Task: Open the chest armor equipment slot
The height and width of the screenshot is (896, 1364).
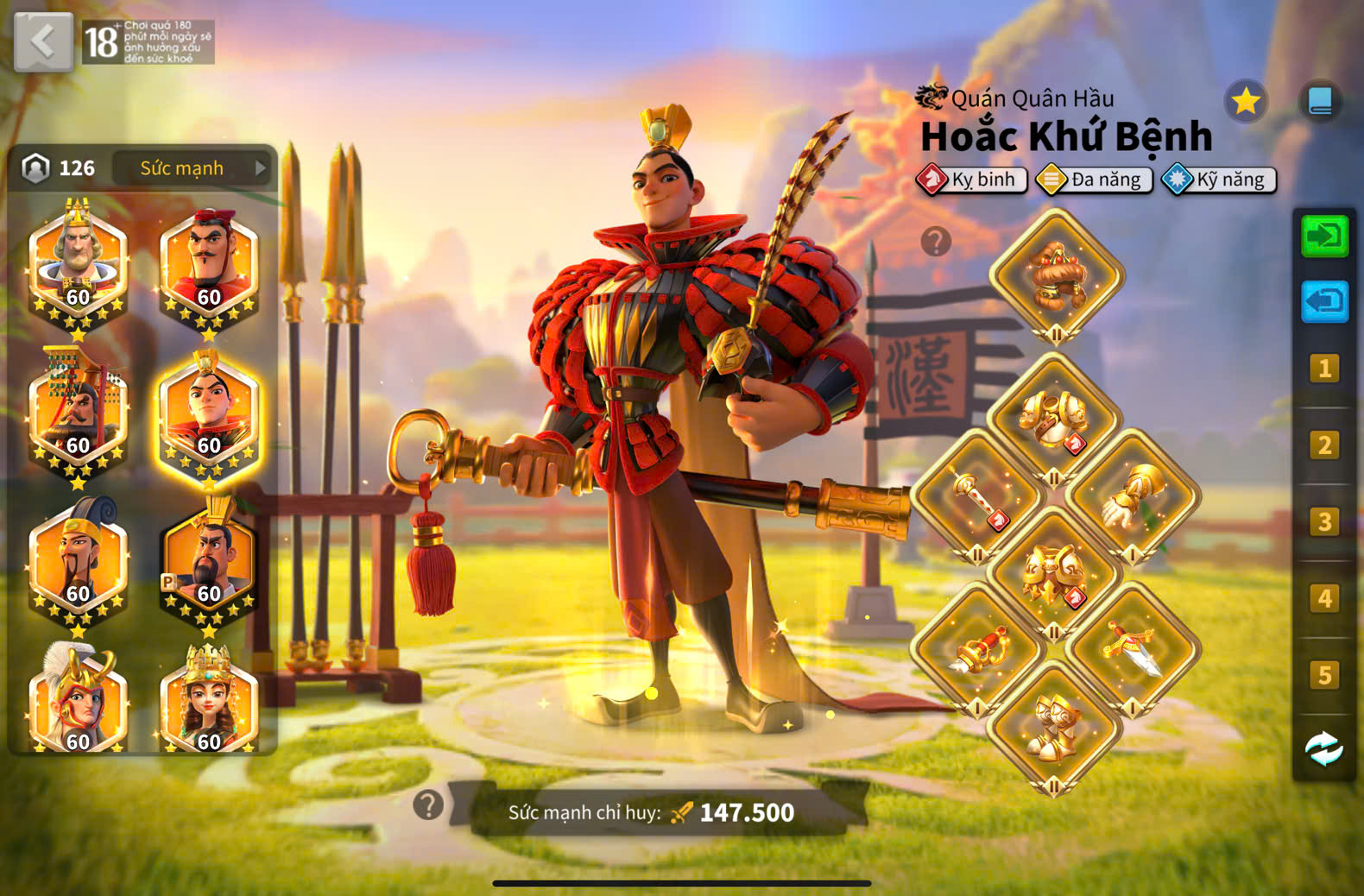Action: tap(1054, 420)
